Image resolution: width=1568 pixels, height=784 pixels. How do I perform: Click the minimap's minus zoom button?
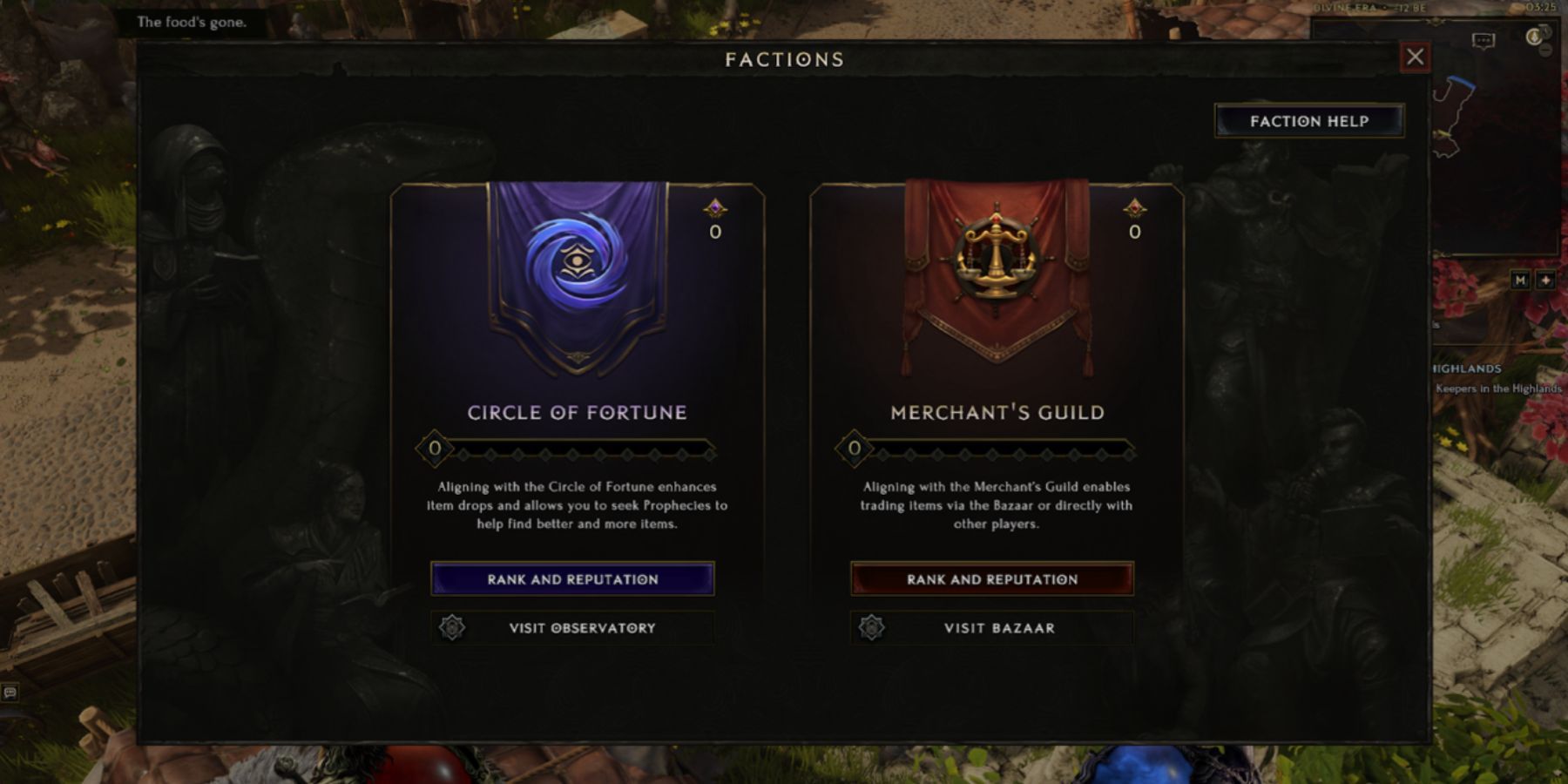(x=1545, y=51)
